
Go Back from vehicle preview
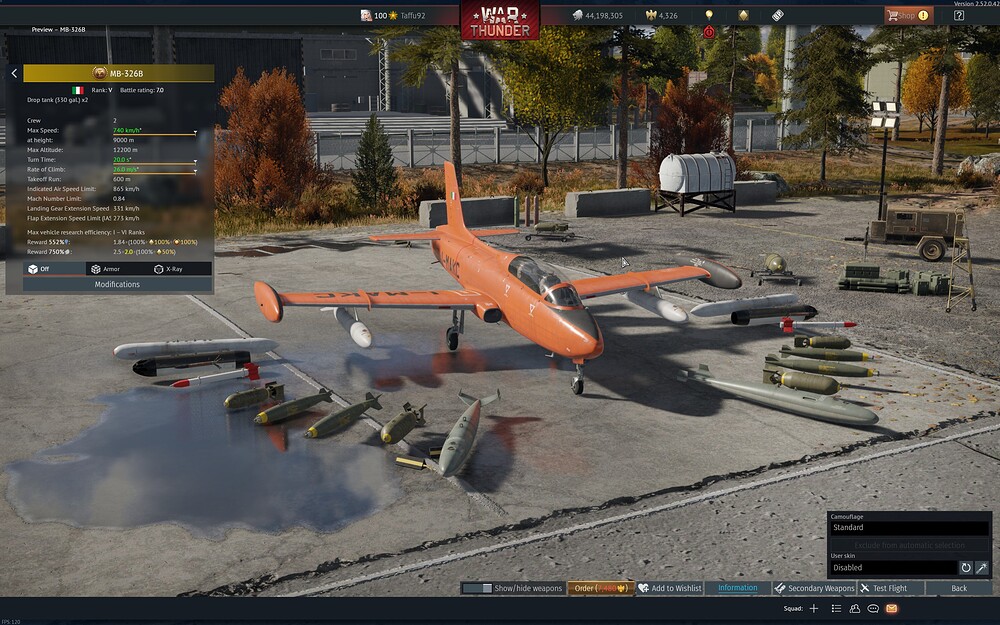coord(959,588)
